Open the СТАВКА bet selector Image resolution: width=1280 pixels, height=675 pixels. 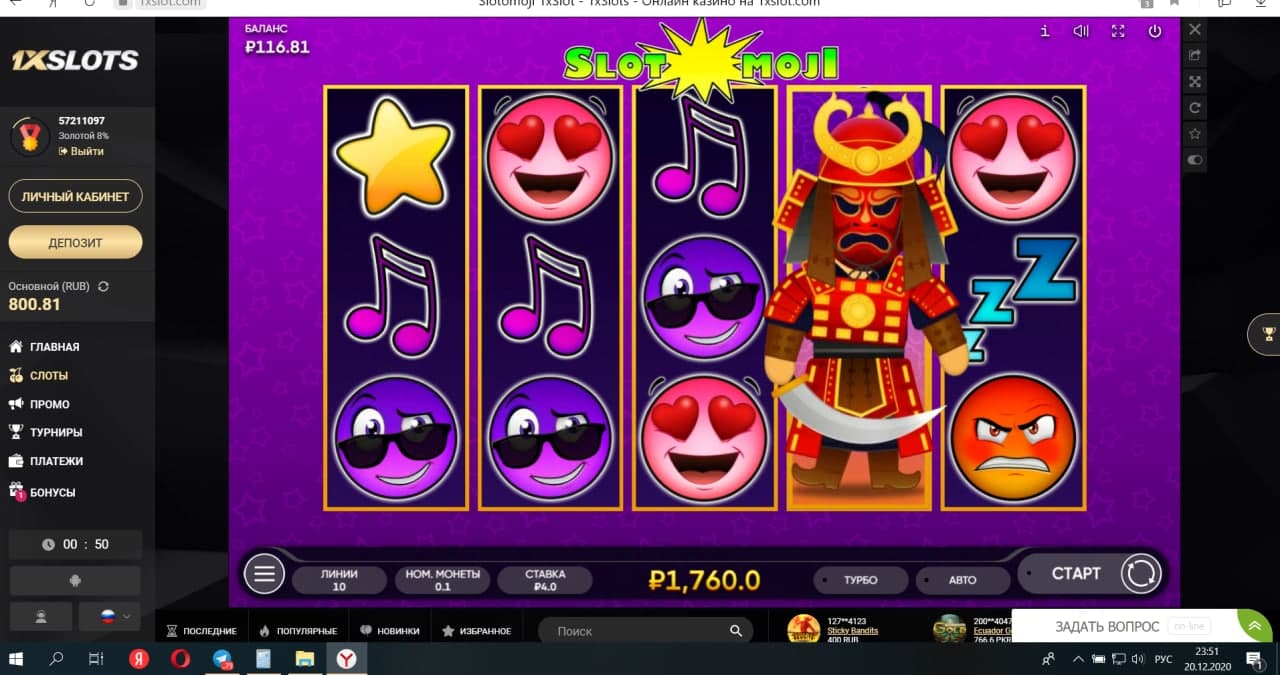tap(545, 580)
